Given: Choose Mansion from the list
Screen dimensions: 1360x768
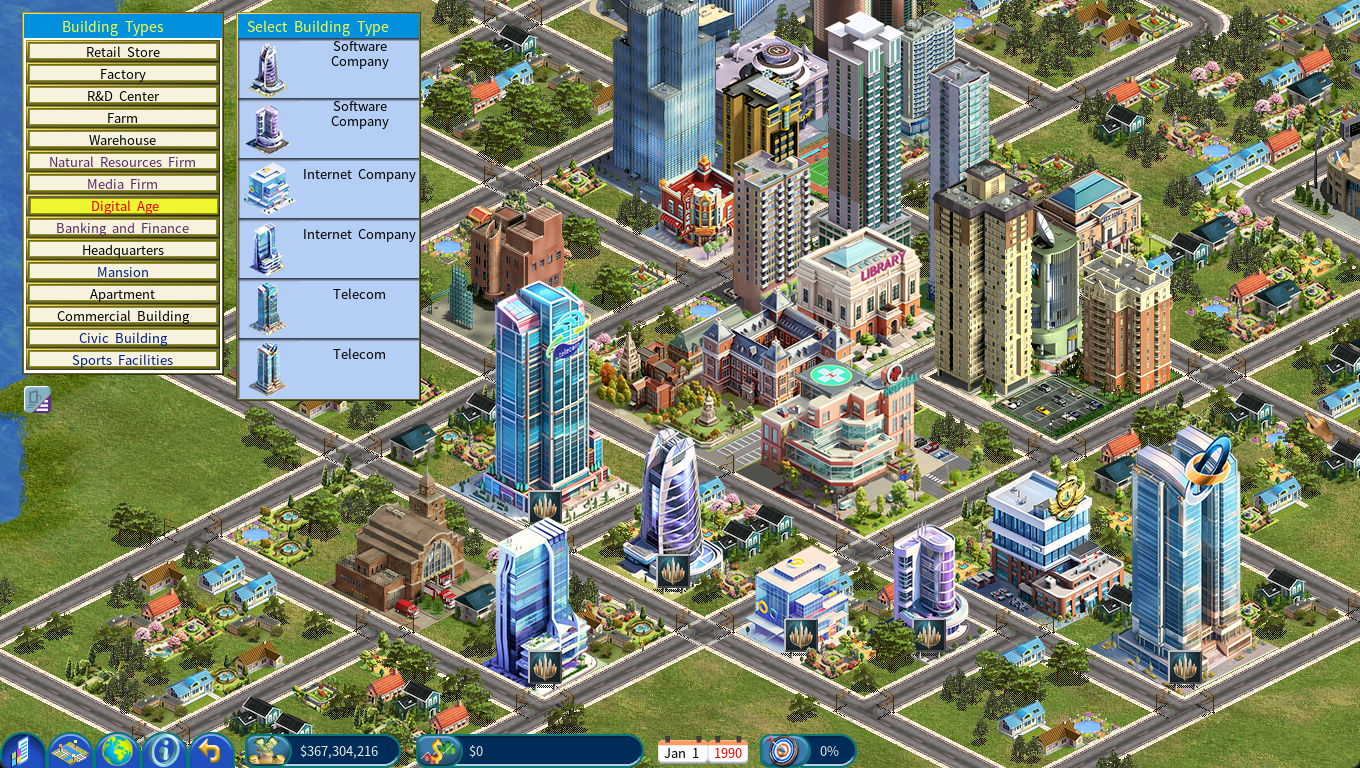Looking at the screenshot, I should (x=123, y=272).
